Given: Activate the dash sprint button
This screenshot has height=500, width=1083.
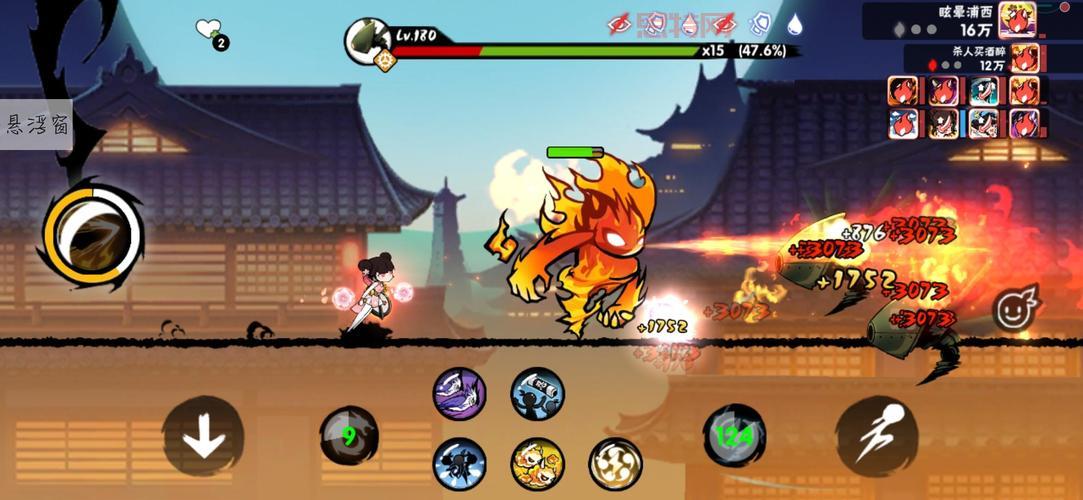Looking at the screenshot, I should (876, 436).
